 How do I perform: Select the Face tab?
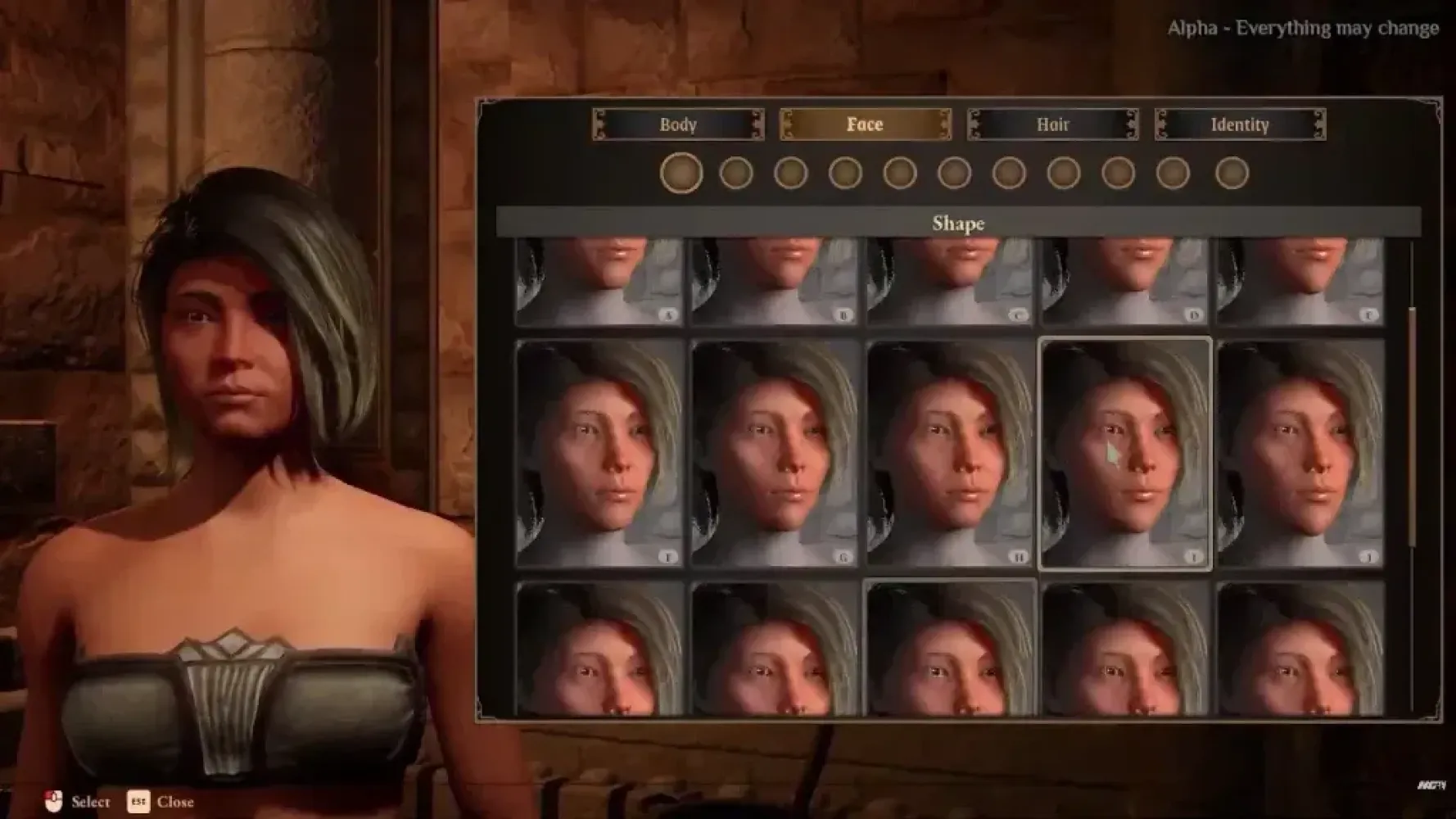pos(865,124)
